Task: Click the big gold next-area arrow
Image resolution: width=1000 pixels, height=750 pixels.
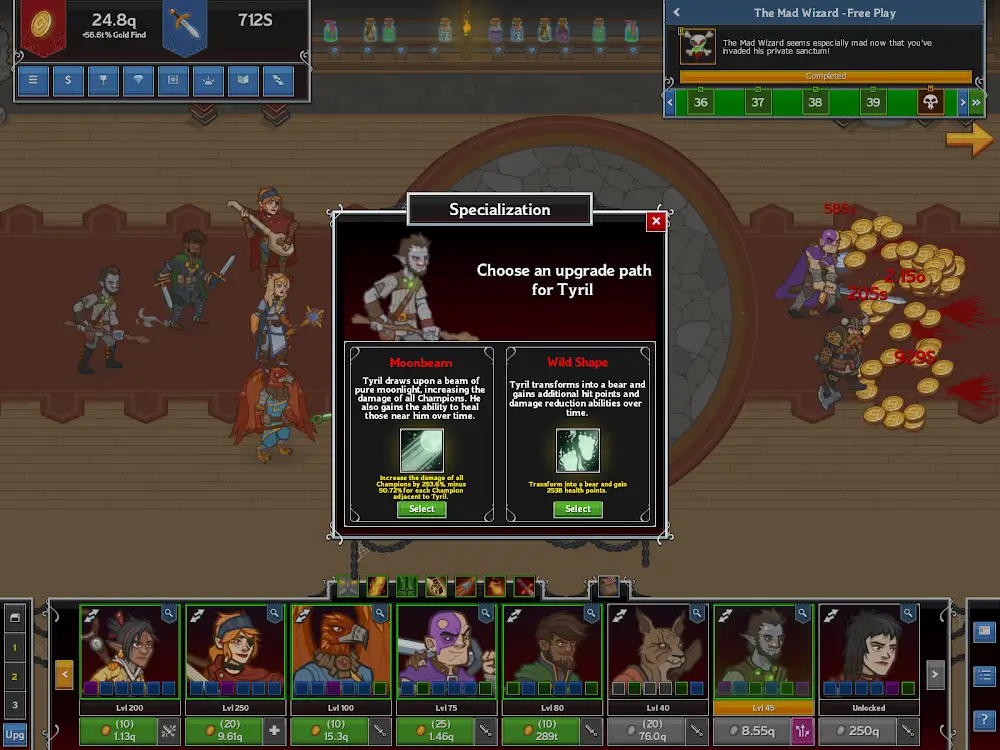Action: tap(968, 141)
